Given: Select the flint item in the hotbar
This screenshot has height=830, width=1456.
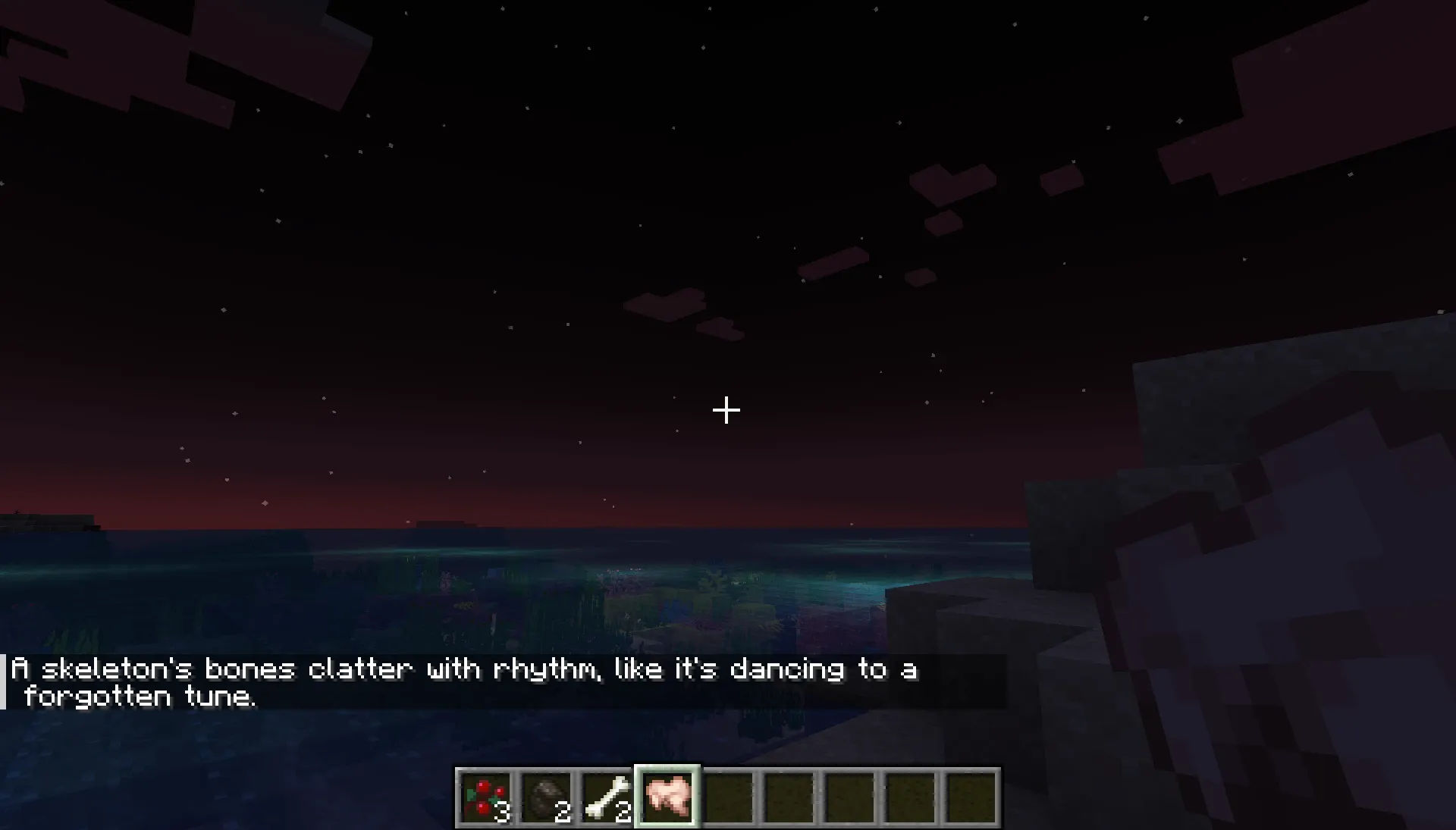Looking at the screenshot, I should 548,794.
